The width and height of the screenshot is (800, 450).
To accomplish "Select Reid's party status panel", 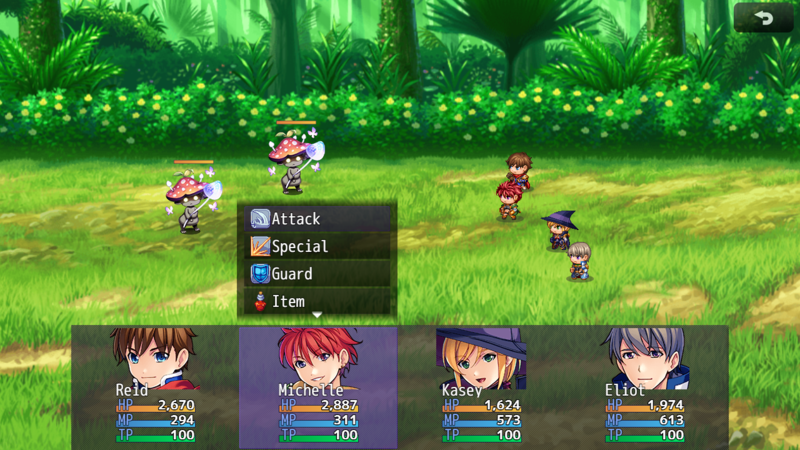I will point(155,387).
